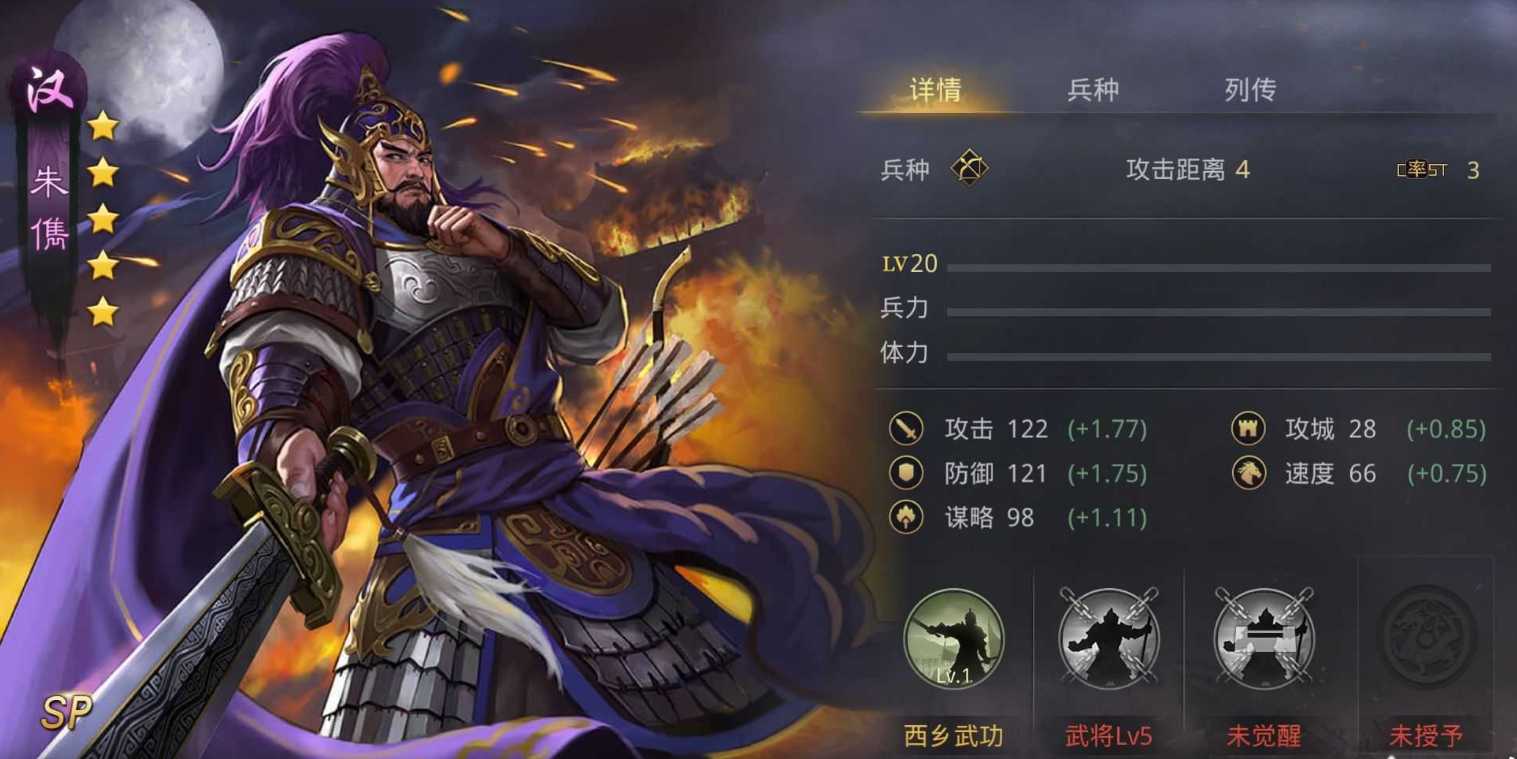Select the 谋略 strategy stat icon

coord(907,517)
